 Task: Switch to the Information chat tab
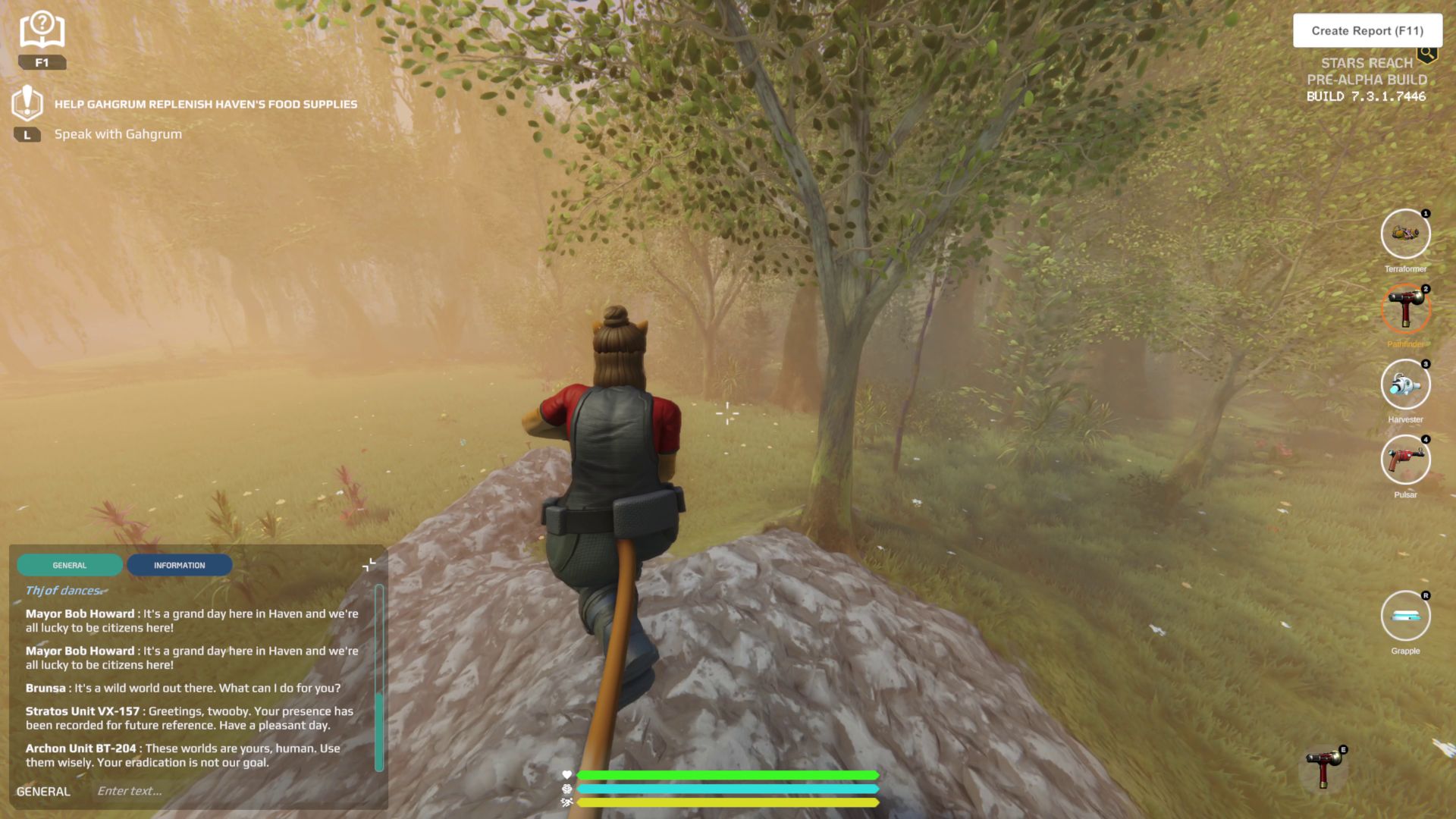(x=179, y=565)
